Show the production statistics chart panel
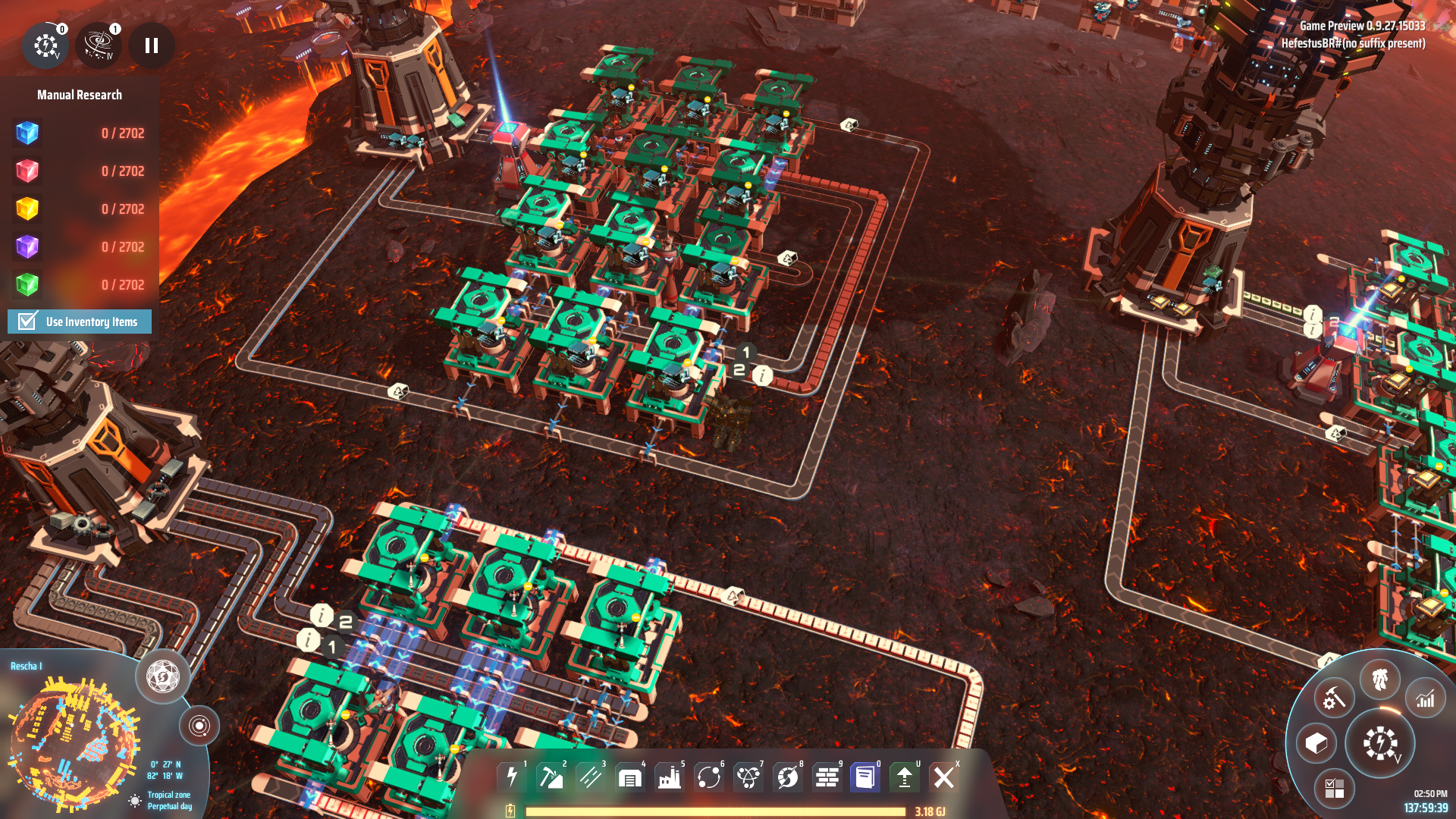The width and height of the screenshot is (1456, 819). pos(1425,698)
